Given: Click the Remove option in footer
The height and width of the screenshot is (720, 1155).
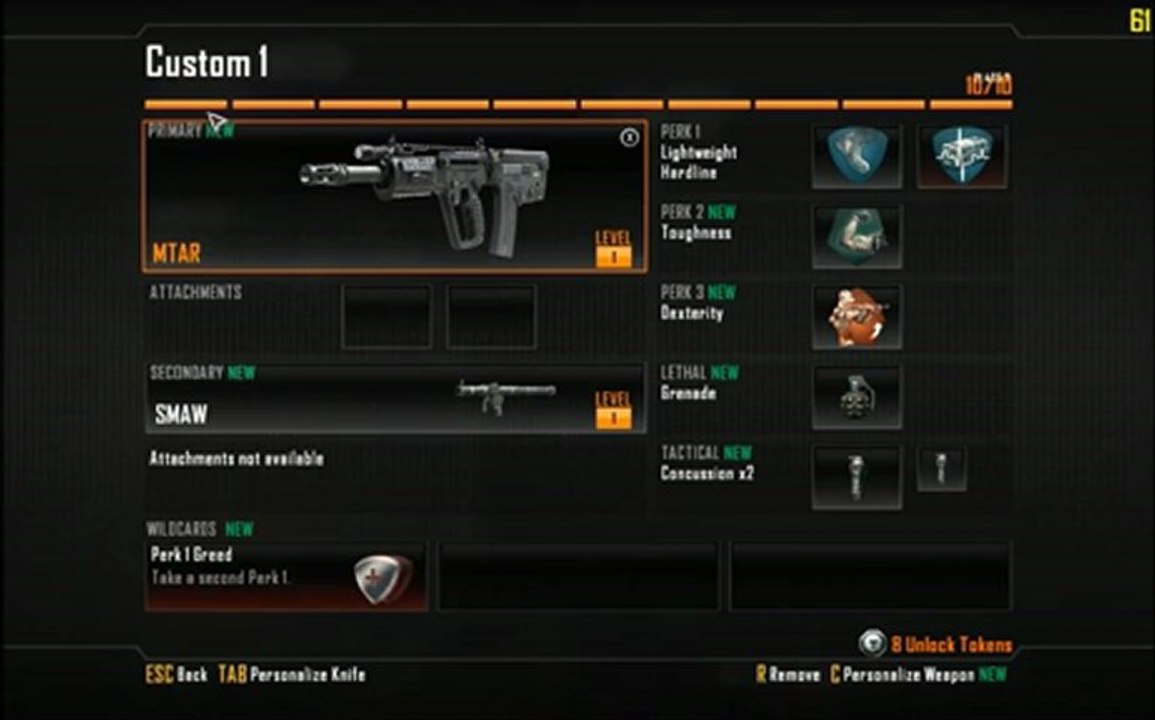Looking at the screenshot, I should (x=795, y=675).
